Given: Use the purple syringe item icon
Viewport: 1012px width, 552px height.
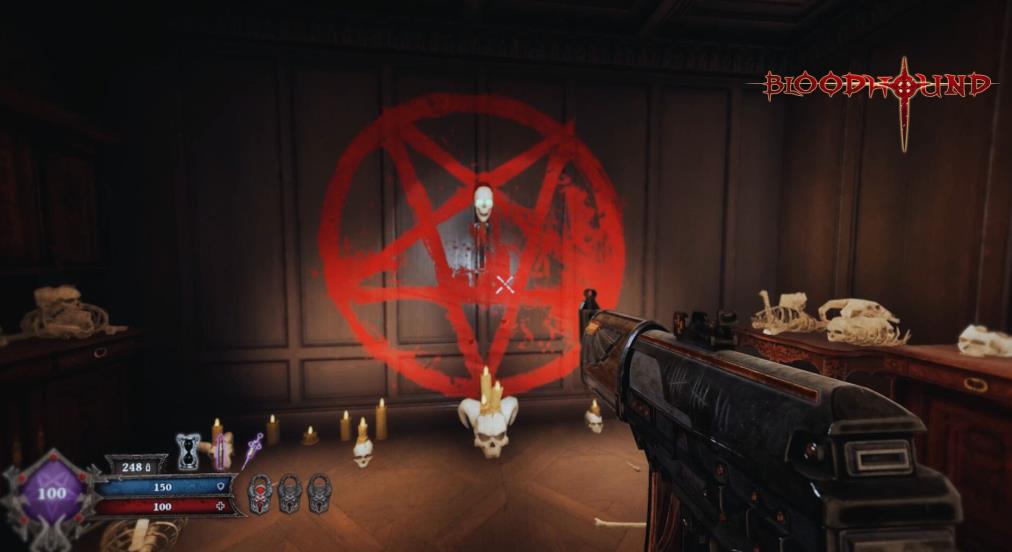Looking at the screenshot, I should pos(251,449).
